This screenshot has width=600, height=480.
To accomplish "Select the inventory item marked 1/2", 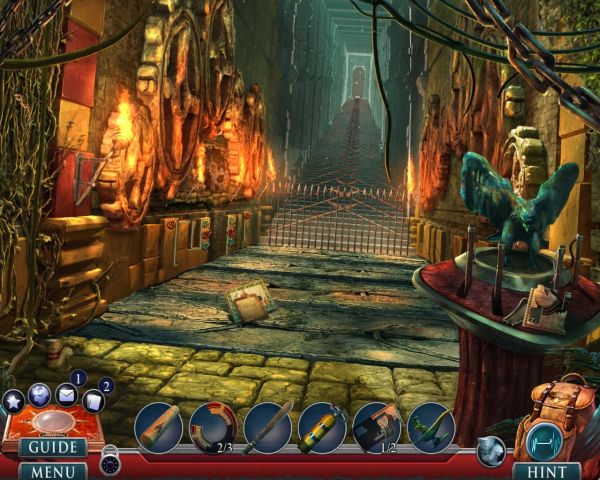I will [376, 426].
